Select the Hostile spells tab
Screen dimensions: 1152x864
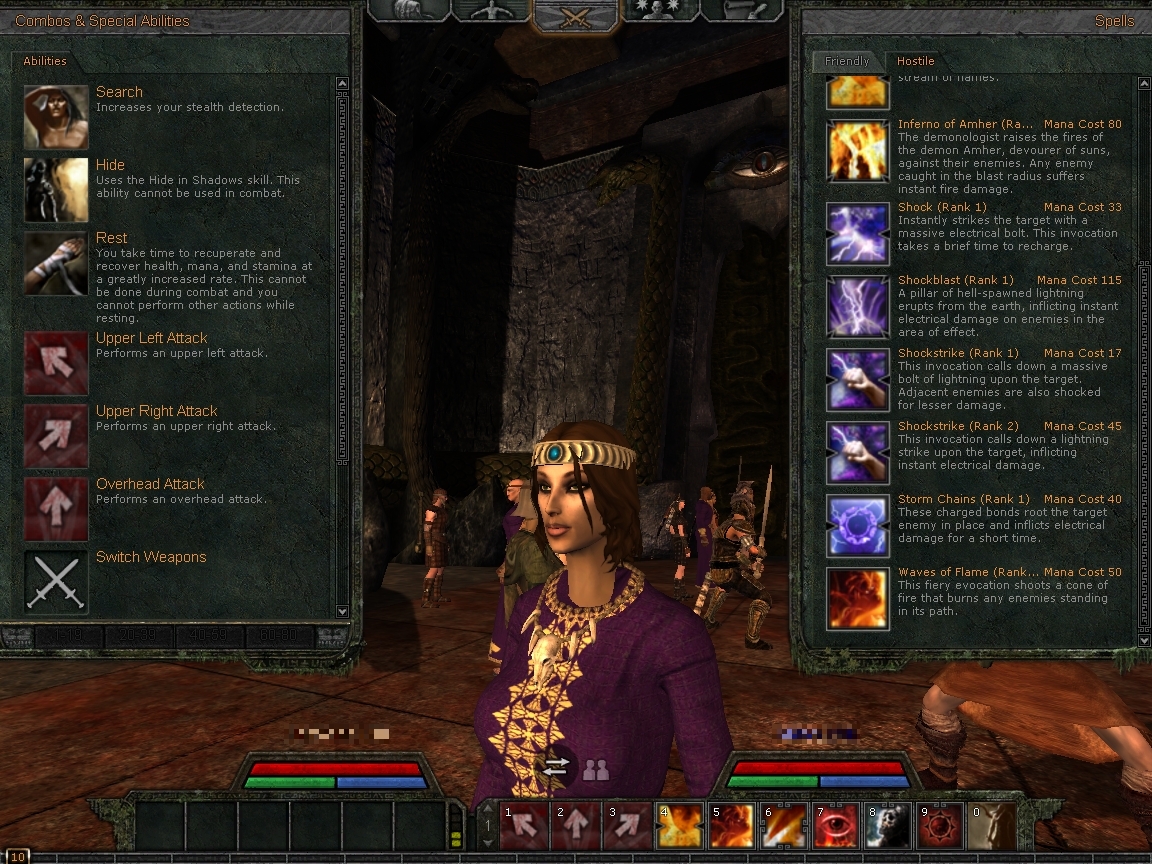coord(915,62)
